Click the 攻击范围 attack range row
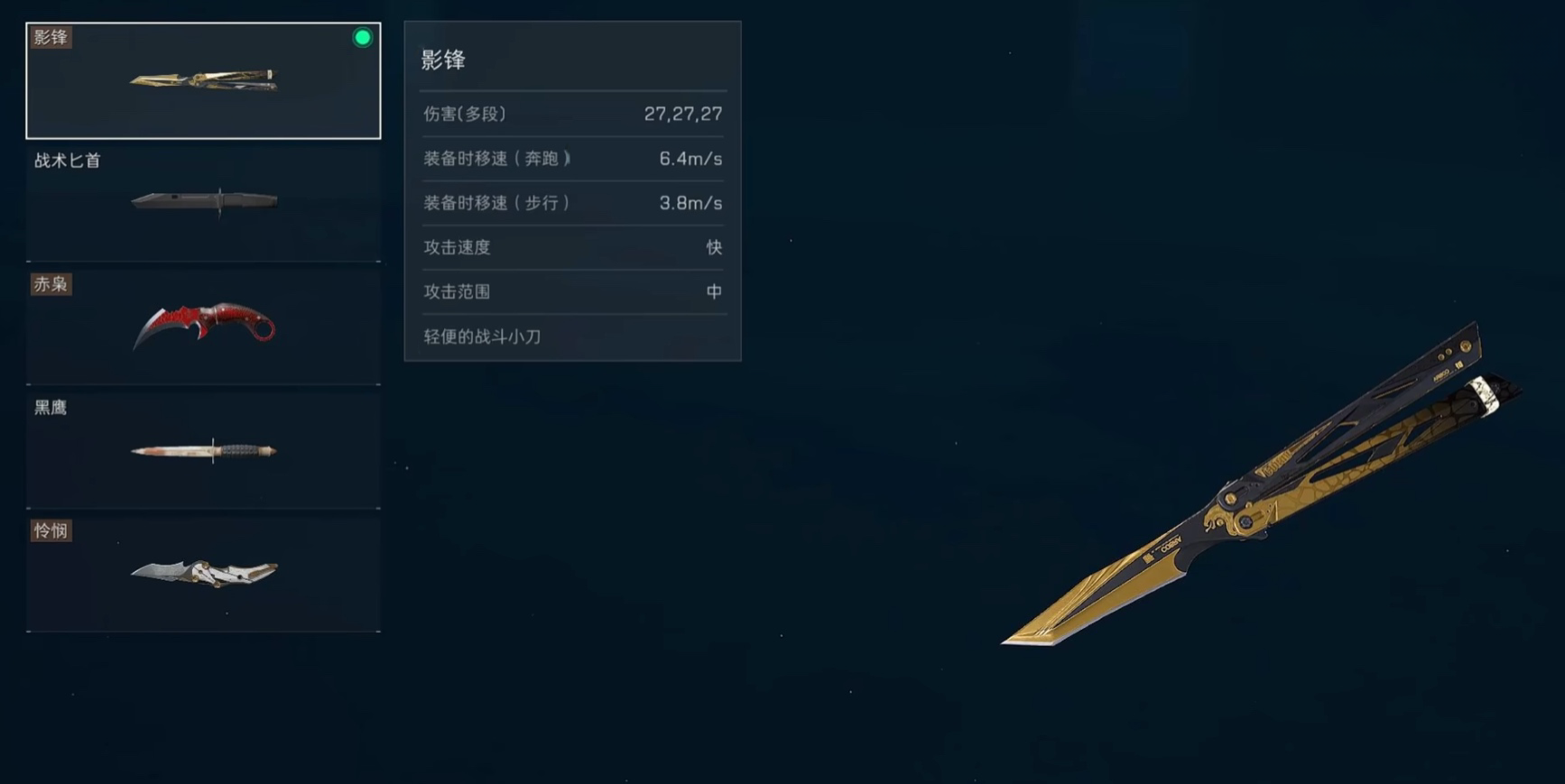Image resolution: width=1565 pixels, height=784 pixels. tap(455, 291)
